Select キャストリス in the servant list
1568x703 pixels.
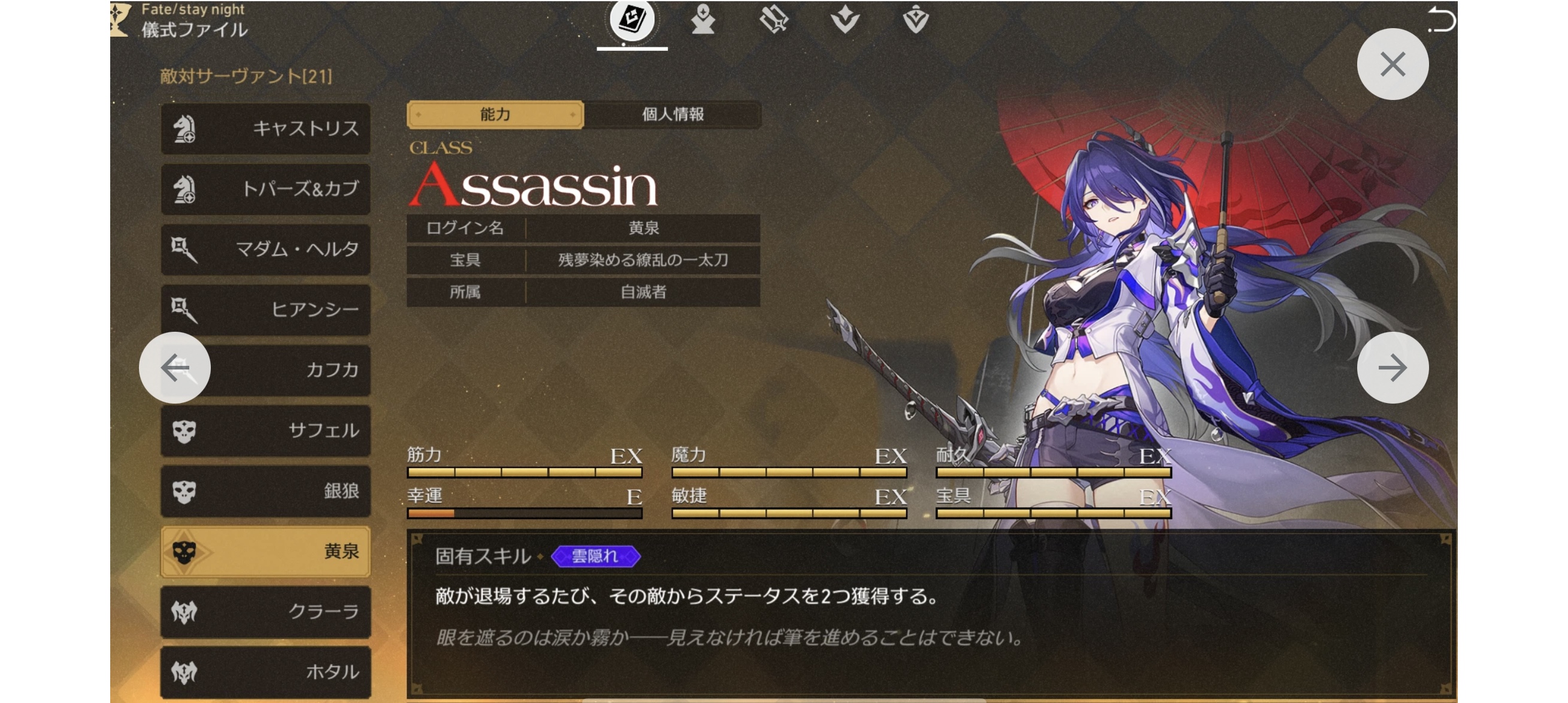point(265,128)
